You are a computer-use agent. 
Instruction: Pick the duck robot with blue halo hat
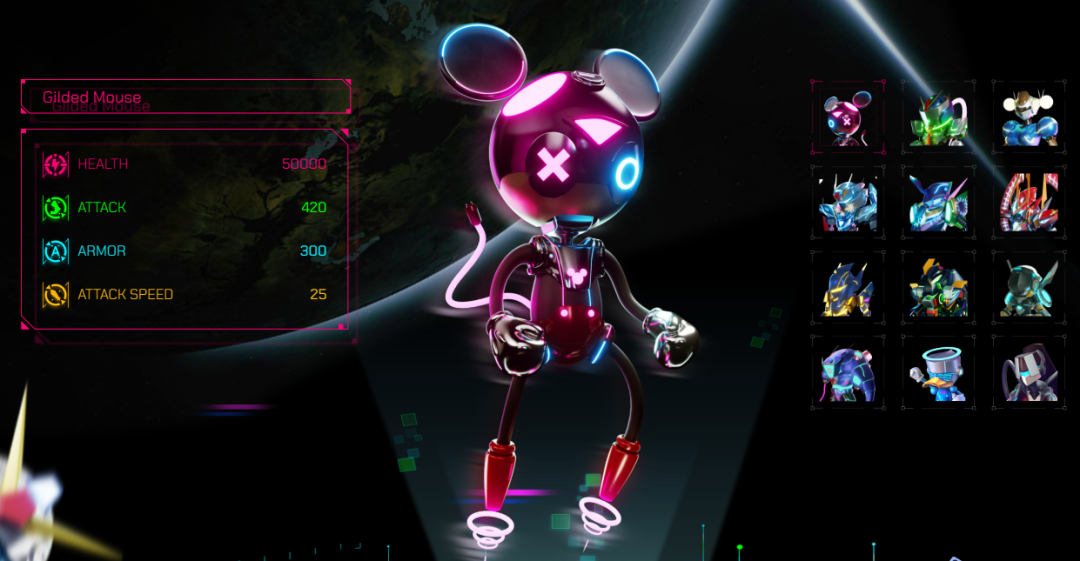(x=937, y=373)
